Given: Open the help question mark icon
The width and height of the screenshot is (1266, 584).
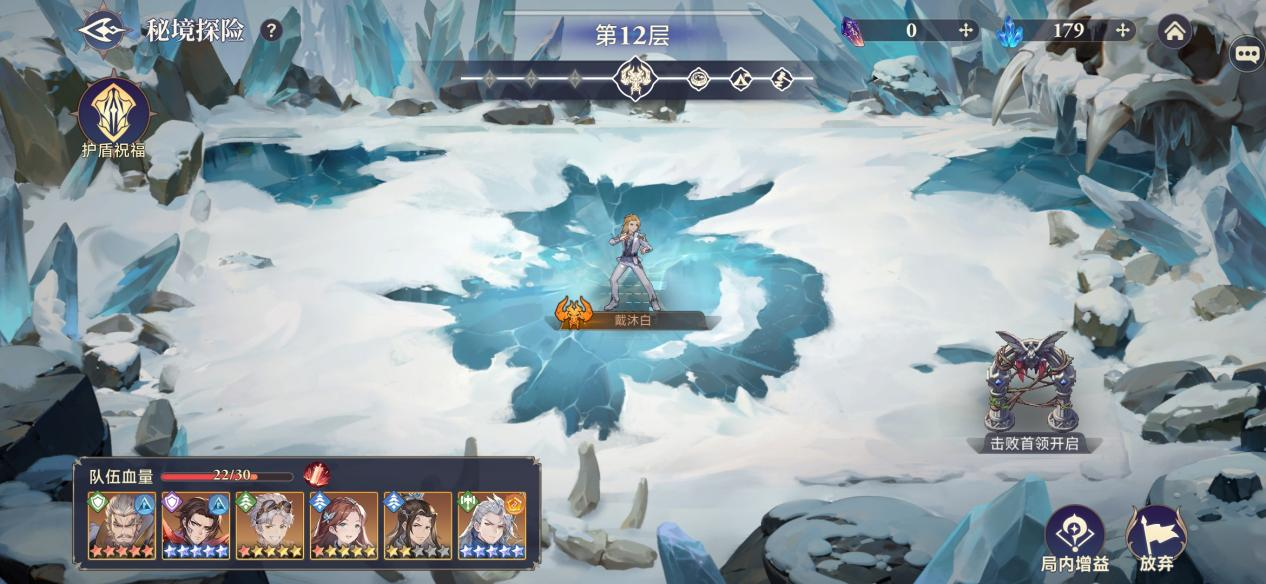Looking at the screenshot, I should point(270,30).
